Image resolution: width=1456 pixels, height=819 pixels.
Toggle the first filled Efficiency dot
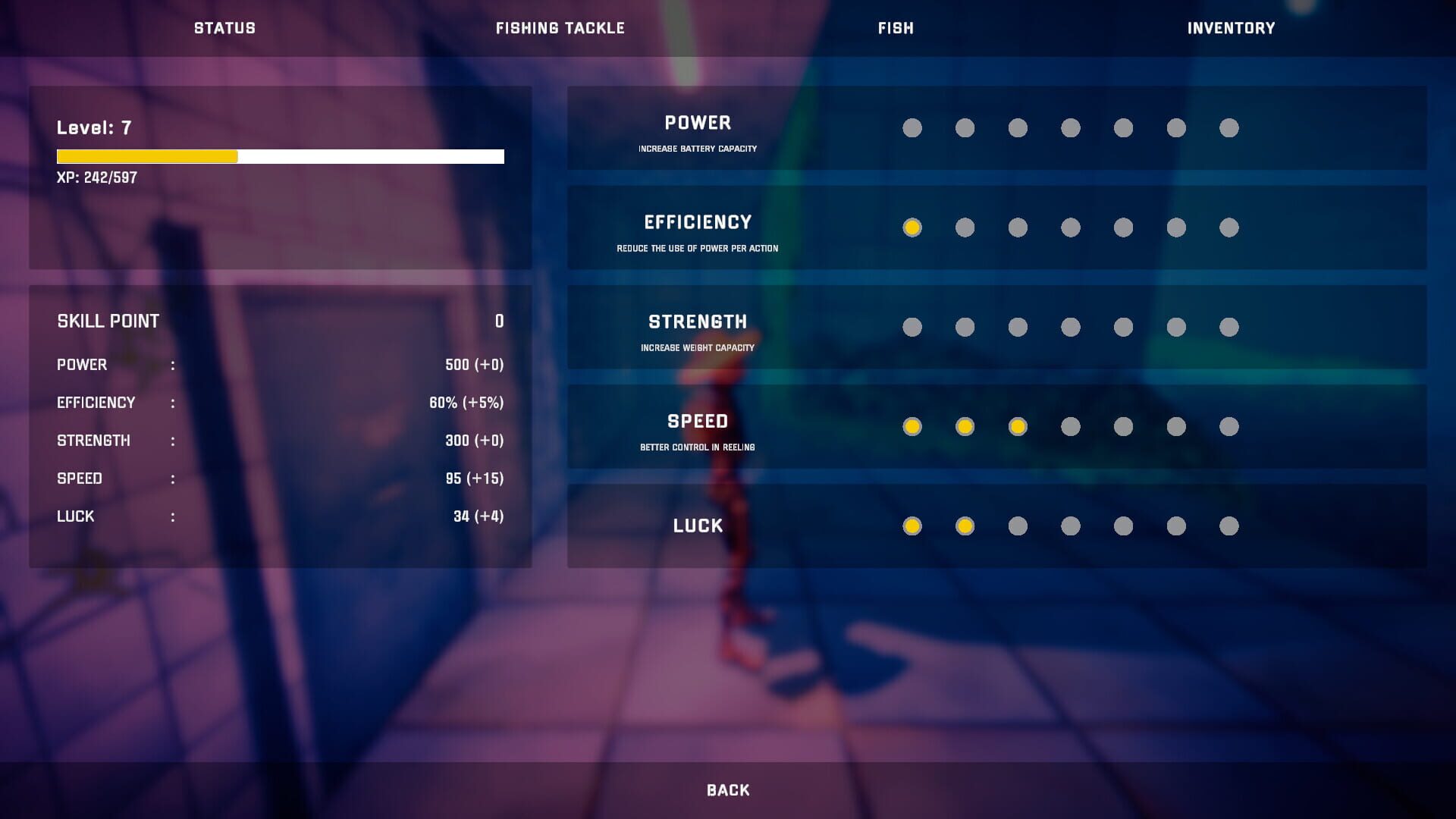pos(912,227)
